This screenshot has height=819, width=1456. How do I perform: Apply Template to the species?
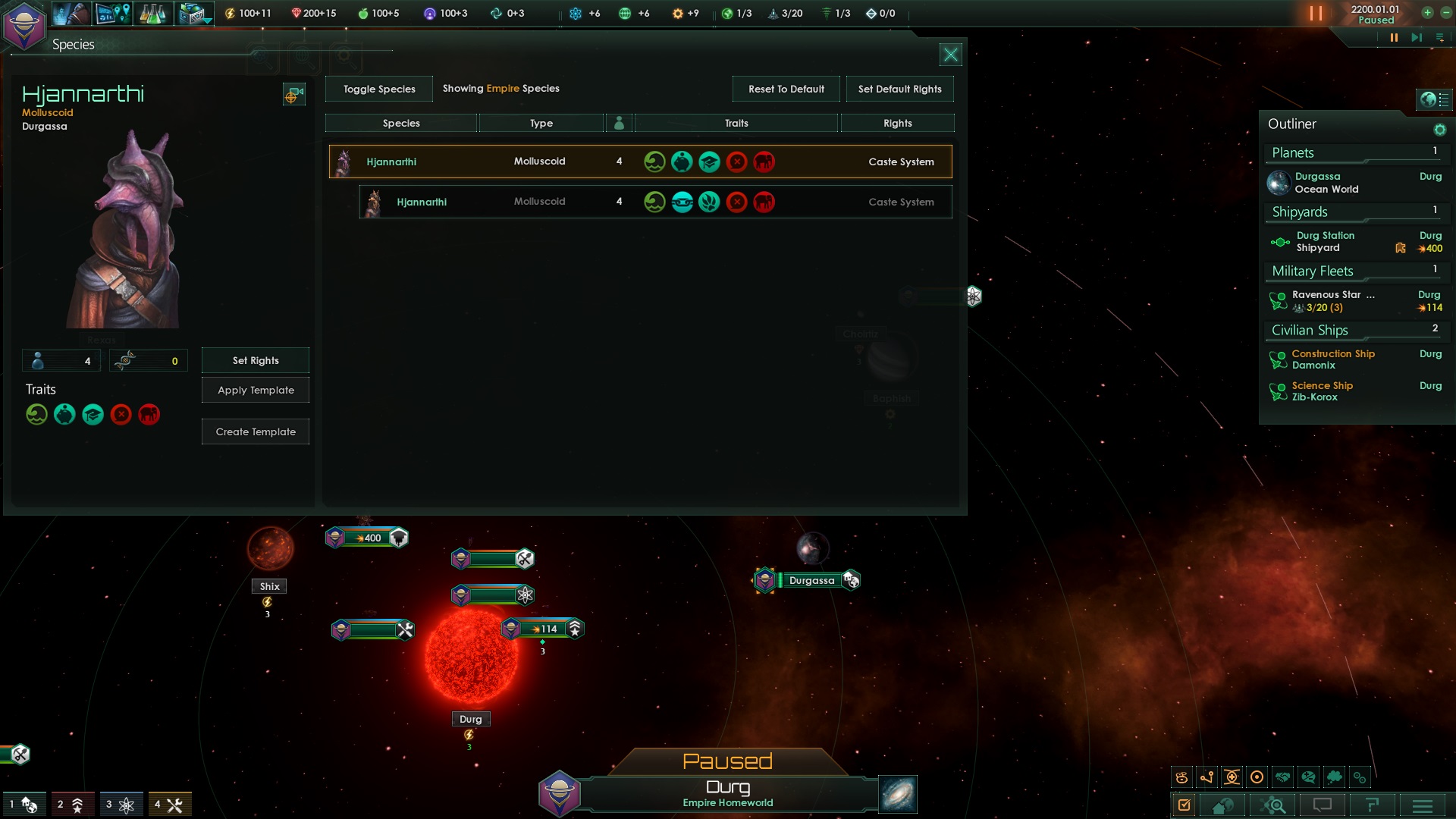click(x=256, y=390)
